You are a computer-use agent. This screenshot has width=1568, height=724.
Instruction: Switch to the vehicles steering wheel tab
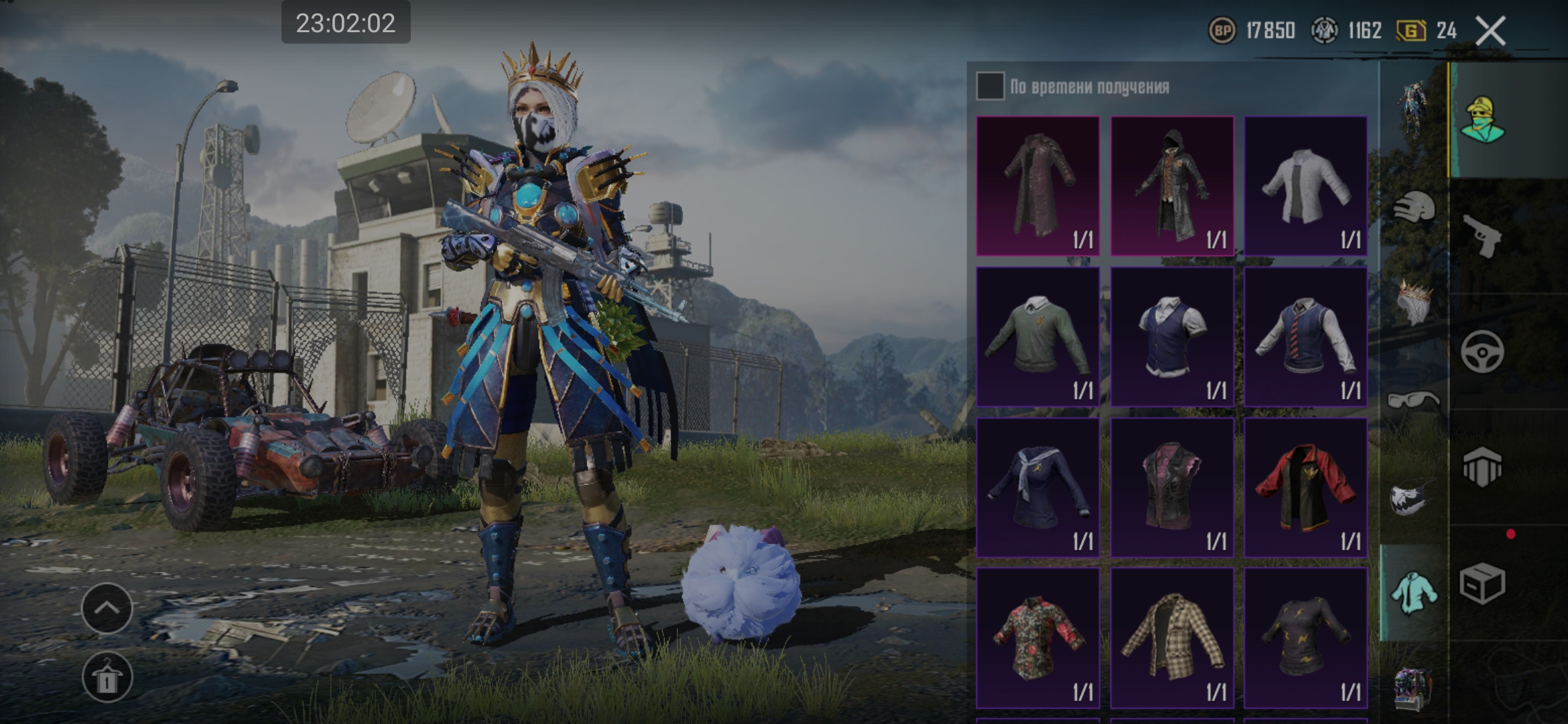pyautogui.click(x=1482, y=351)
